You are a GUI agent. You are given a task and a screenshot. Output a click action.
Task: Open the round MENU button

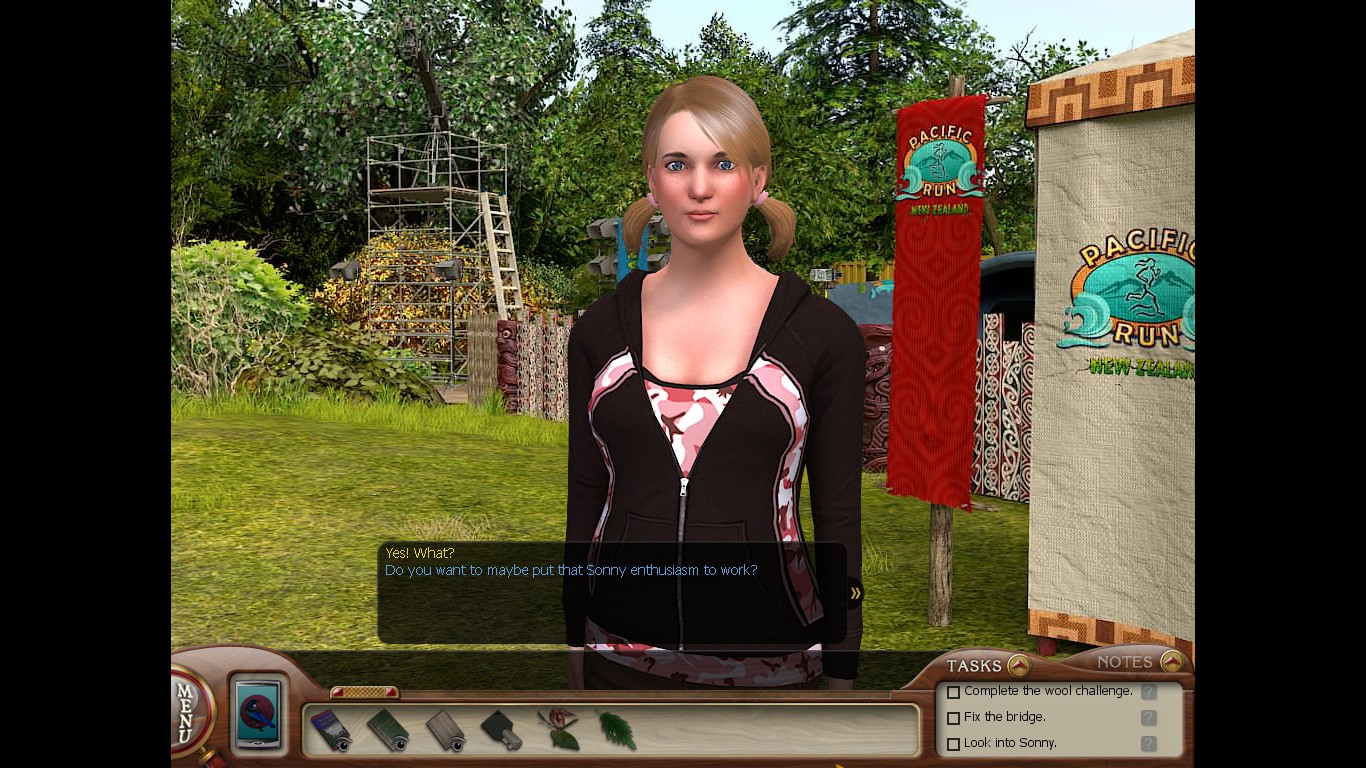pyautogui.click(x=190, y=710)
